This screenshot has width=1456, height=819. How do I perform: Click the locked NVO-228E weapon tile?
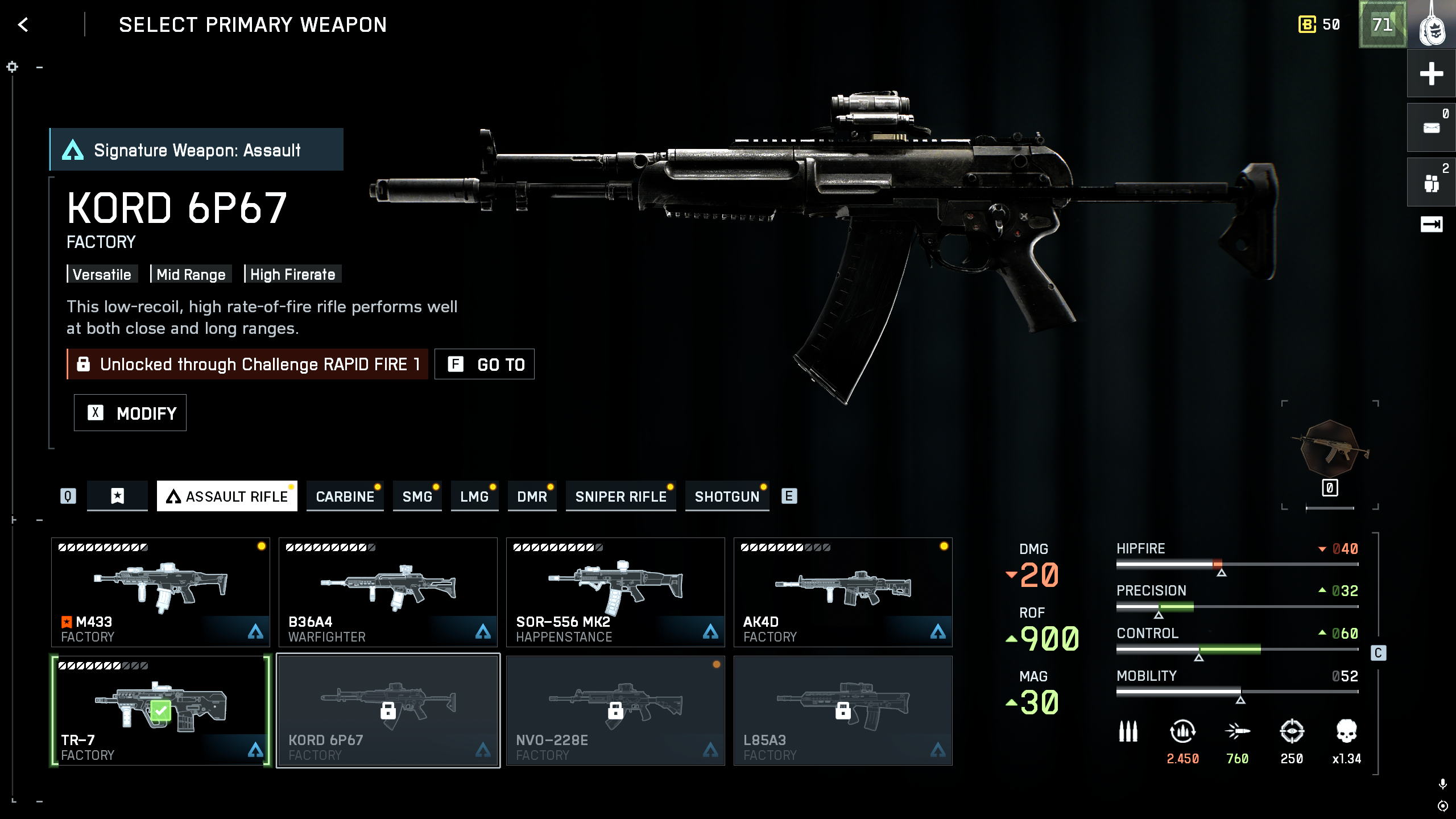point(615,710)
